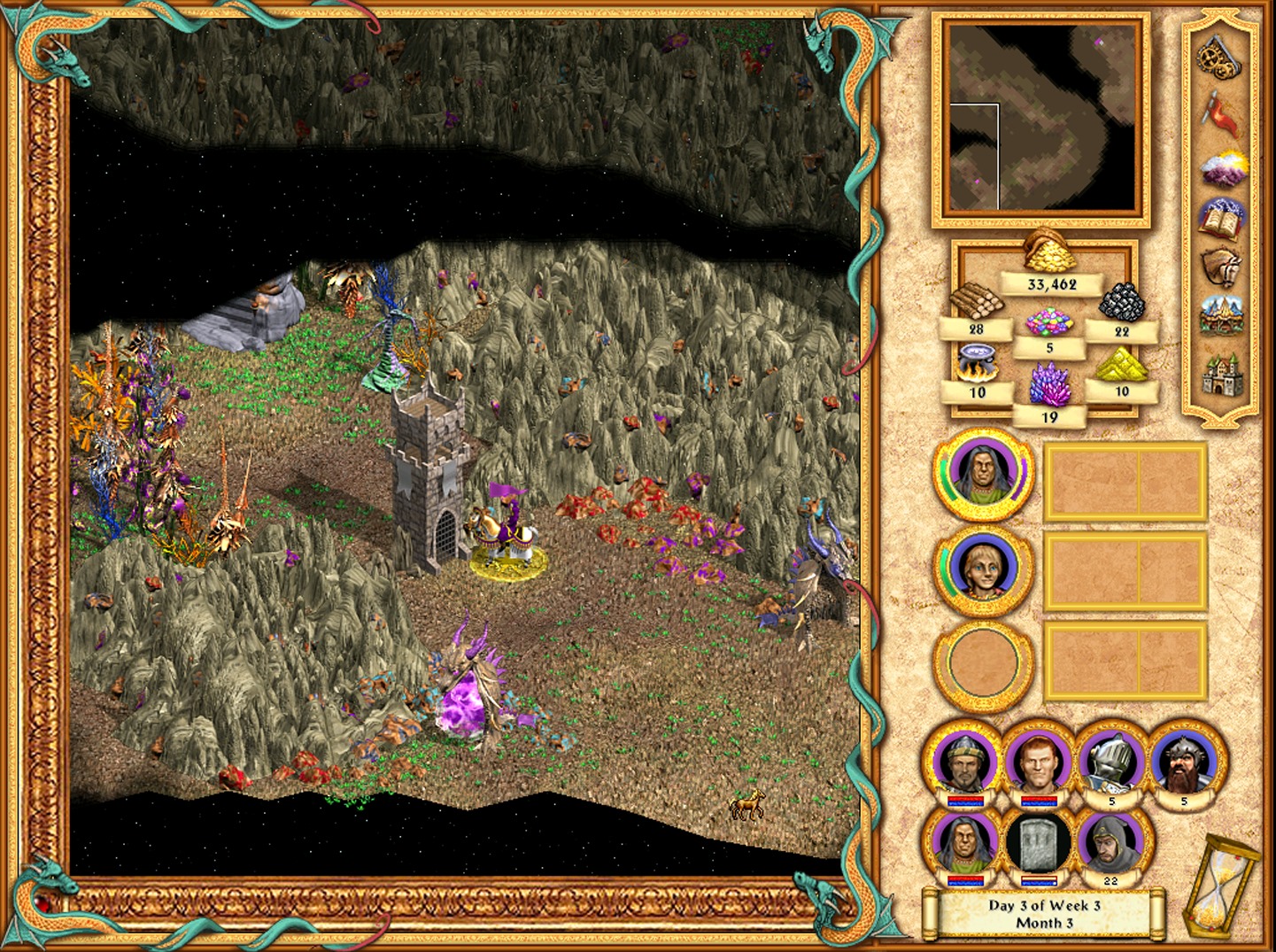Click the colorful town buildings icon

1222,316
